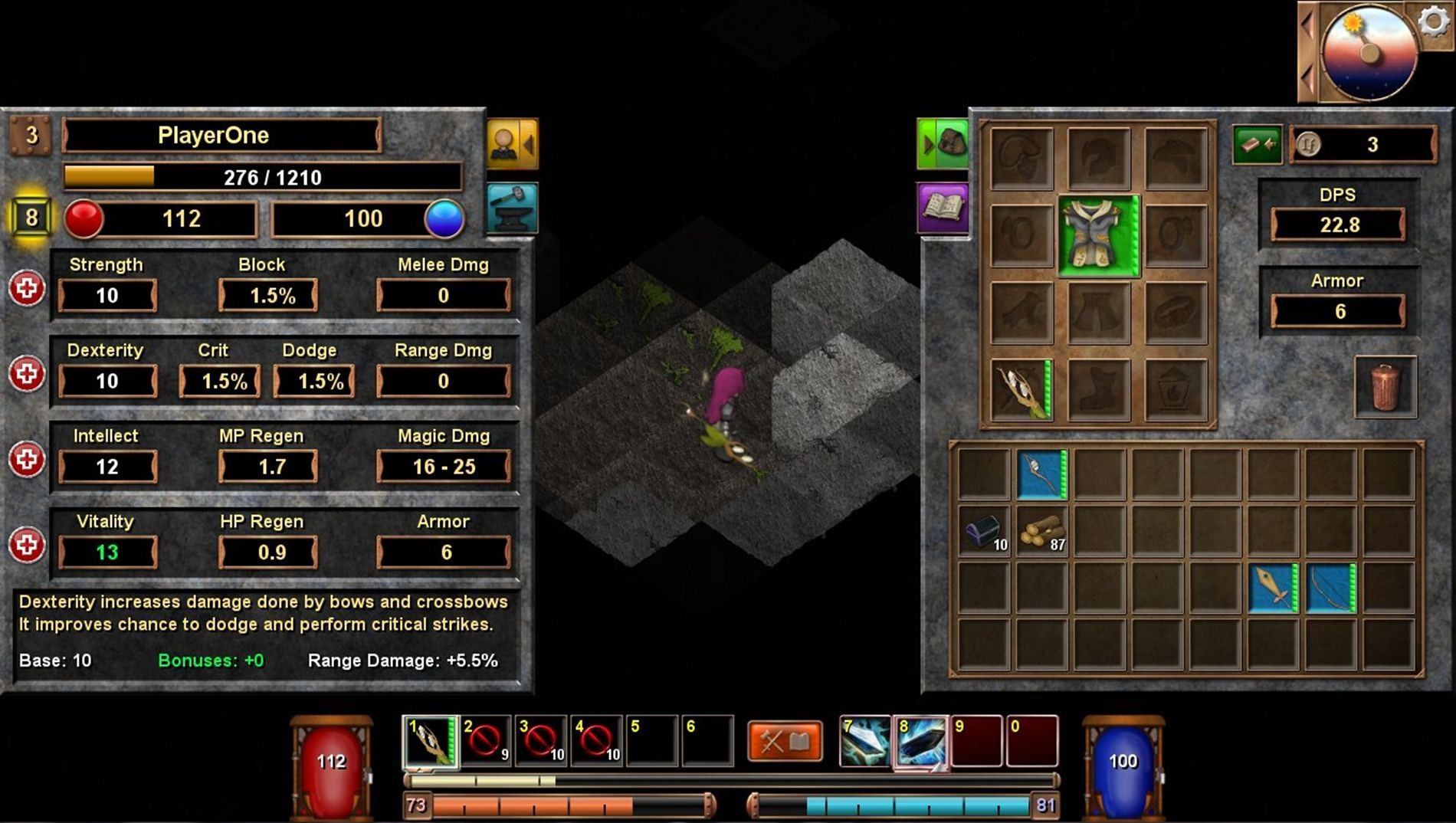
Task: Toggle the character portrait tab
Action: pos(511,143)
